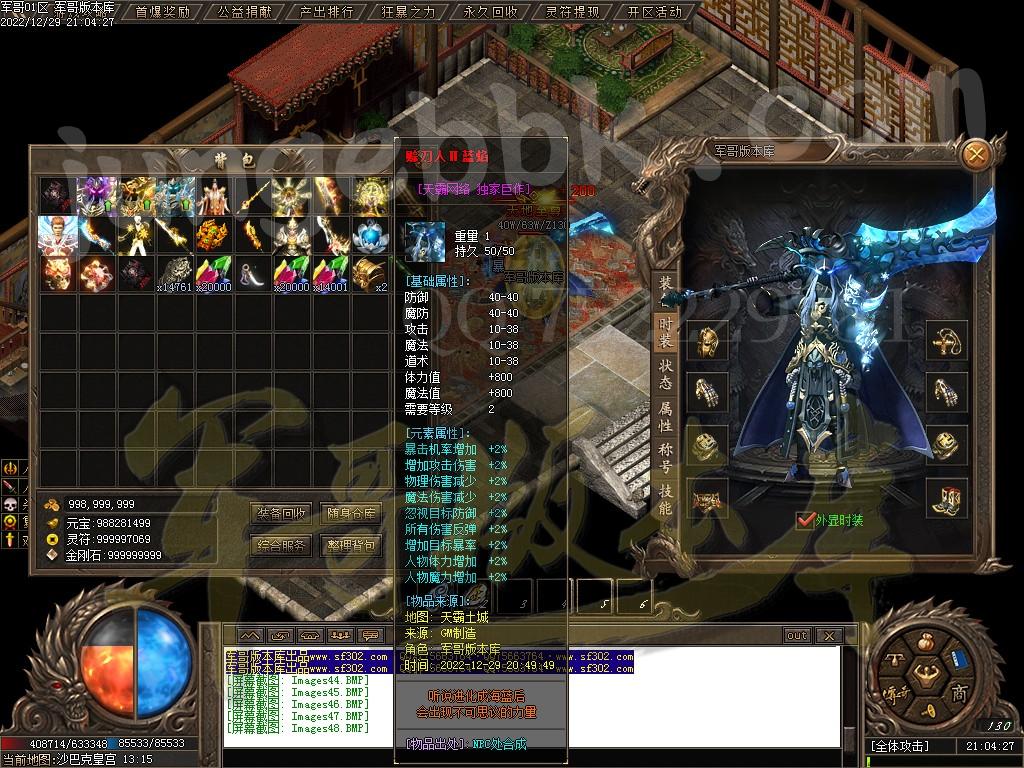Click the 综合服务 button
Viewport: 1024px width, 768px height.
coord(281,545)
